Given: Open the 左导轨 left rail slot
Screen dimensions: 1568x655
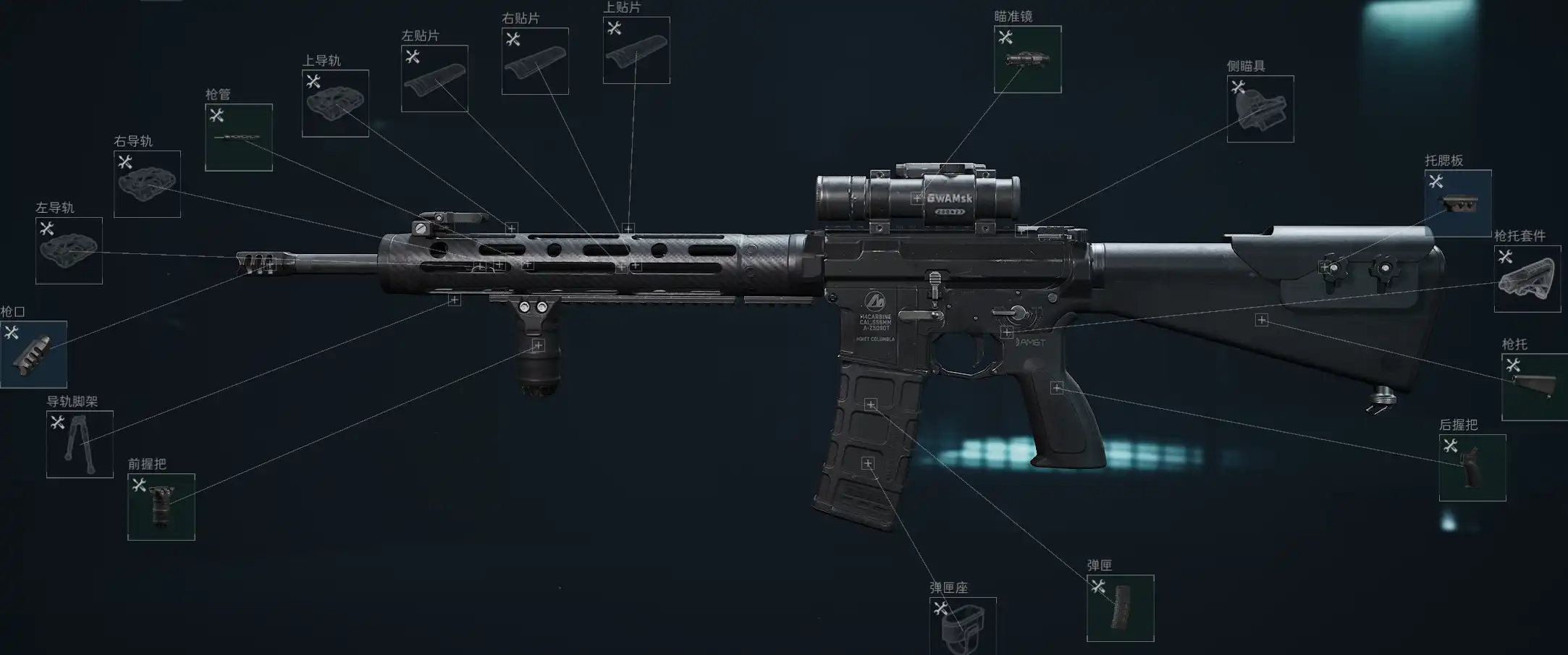Looking at the screenshot, I should (x=69, y=250).
